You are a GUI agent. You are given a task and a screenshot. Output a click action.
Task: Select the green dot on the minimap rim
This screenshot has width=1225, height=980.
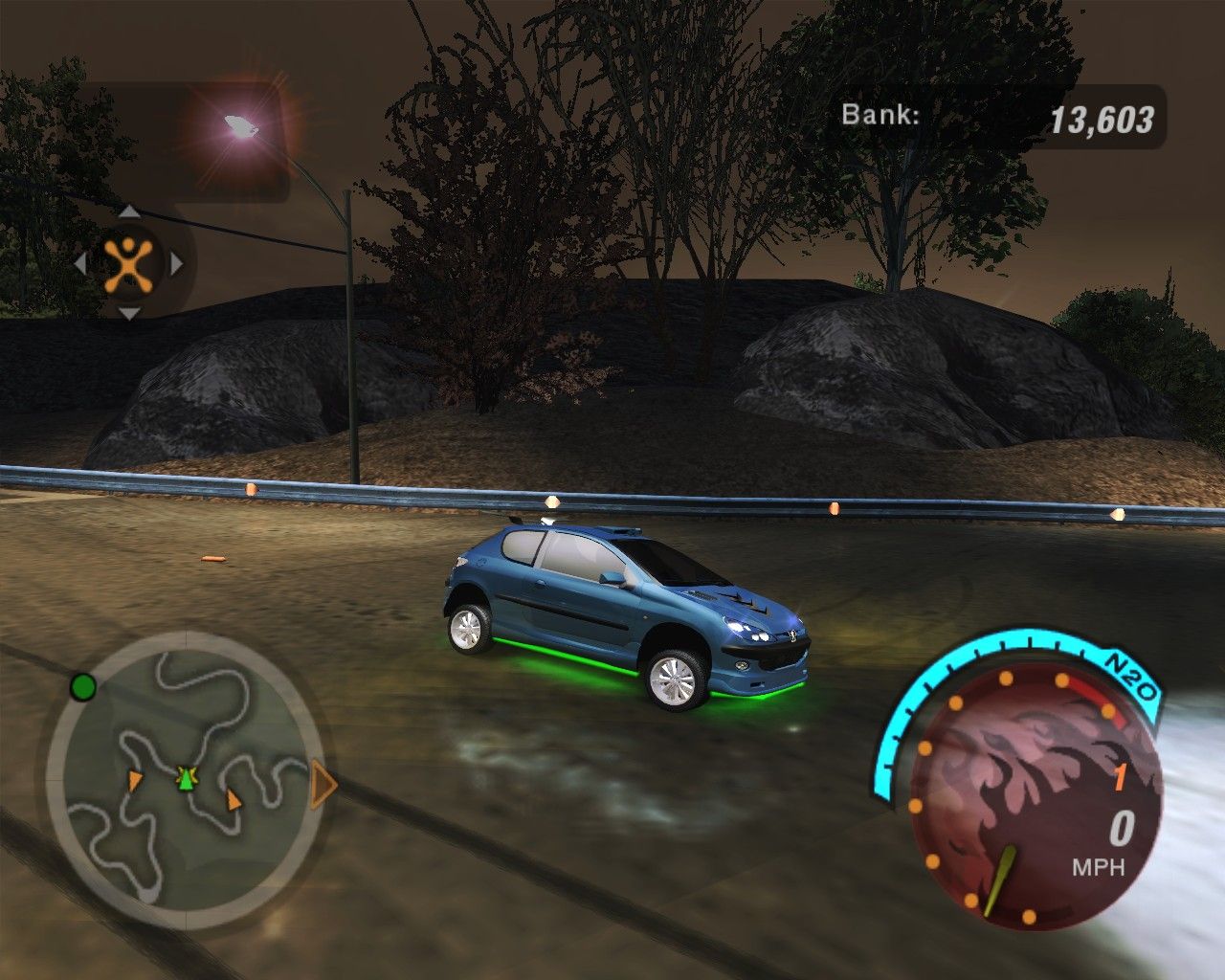(x=83, y=686)
